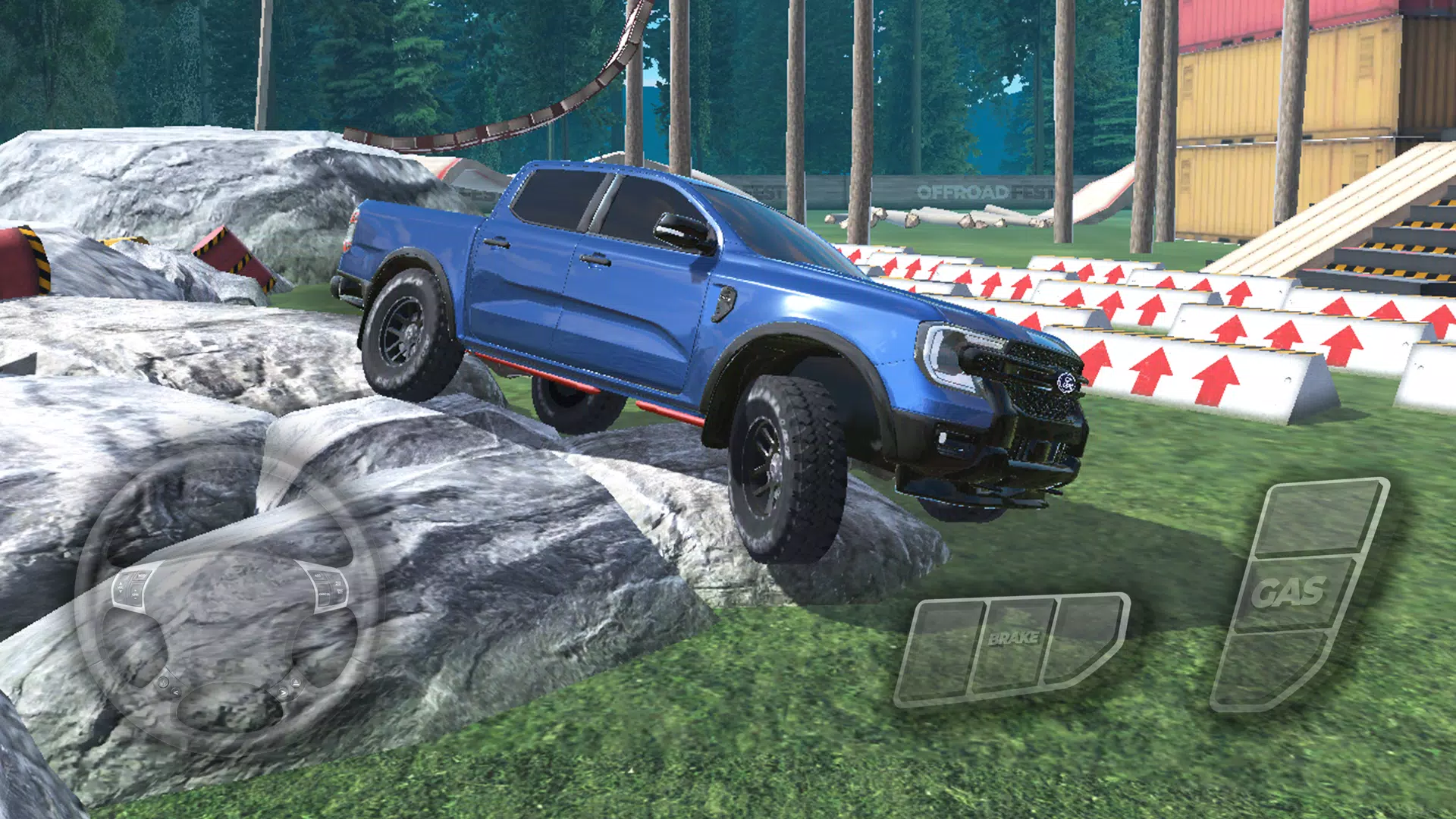Tap the VOL control on the steering wheel

(119, 585)
